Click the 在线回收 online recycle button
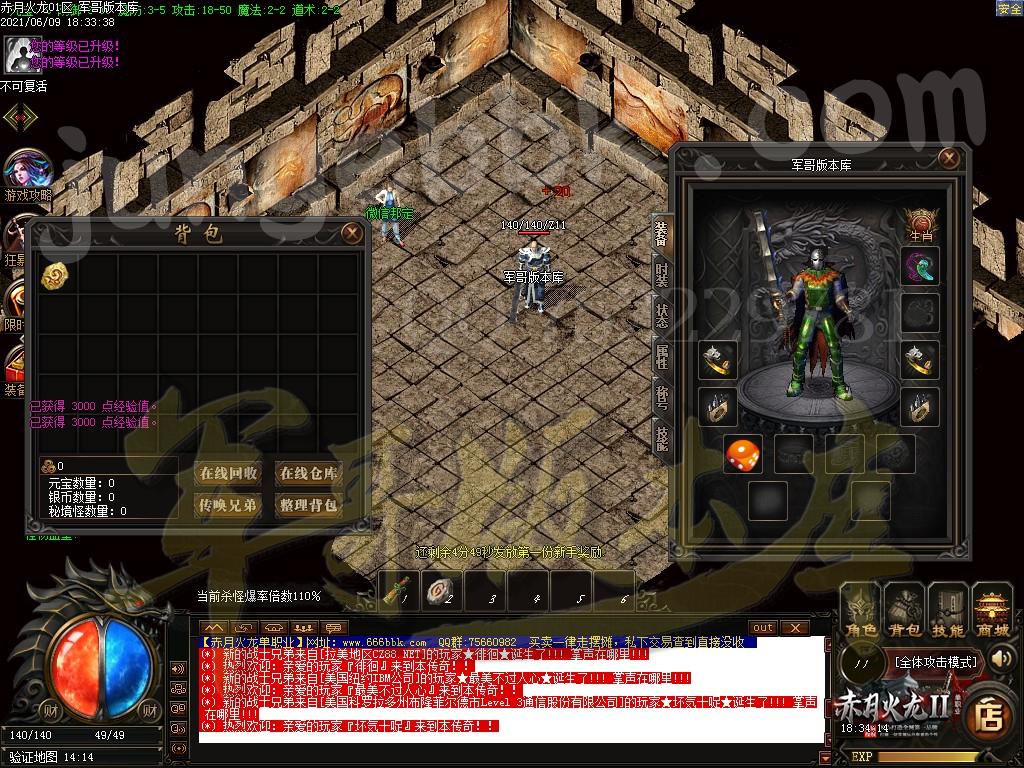 point(228,473)
